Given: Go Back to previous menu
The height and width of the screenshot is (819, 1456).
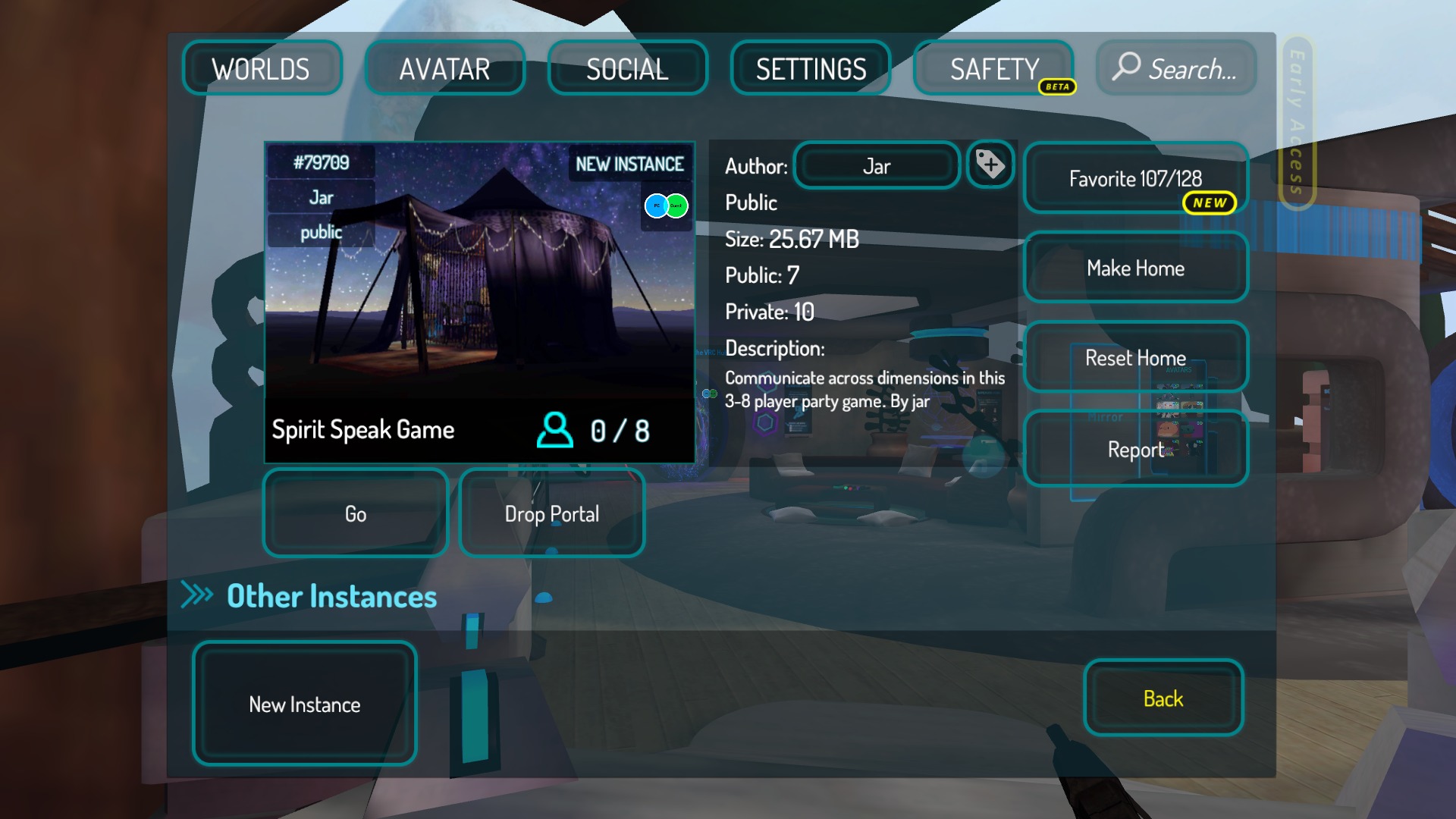Looking at the screenshot, I should click(1163, 698).
